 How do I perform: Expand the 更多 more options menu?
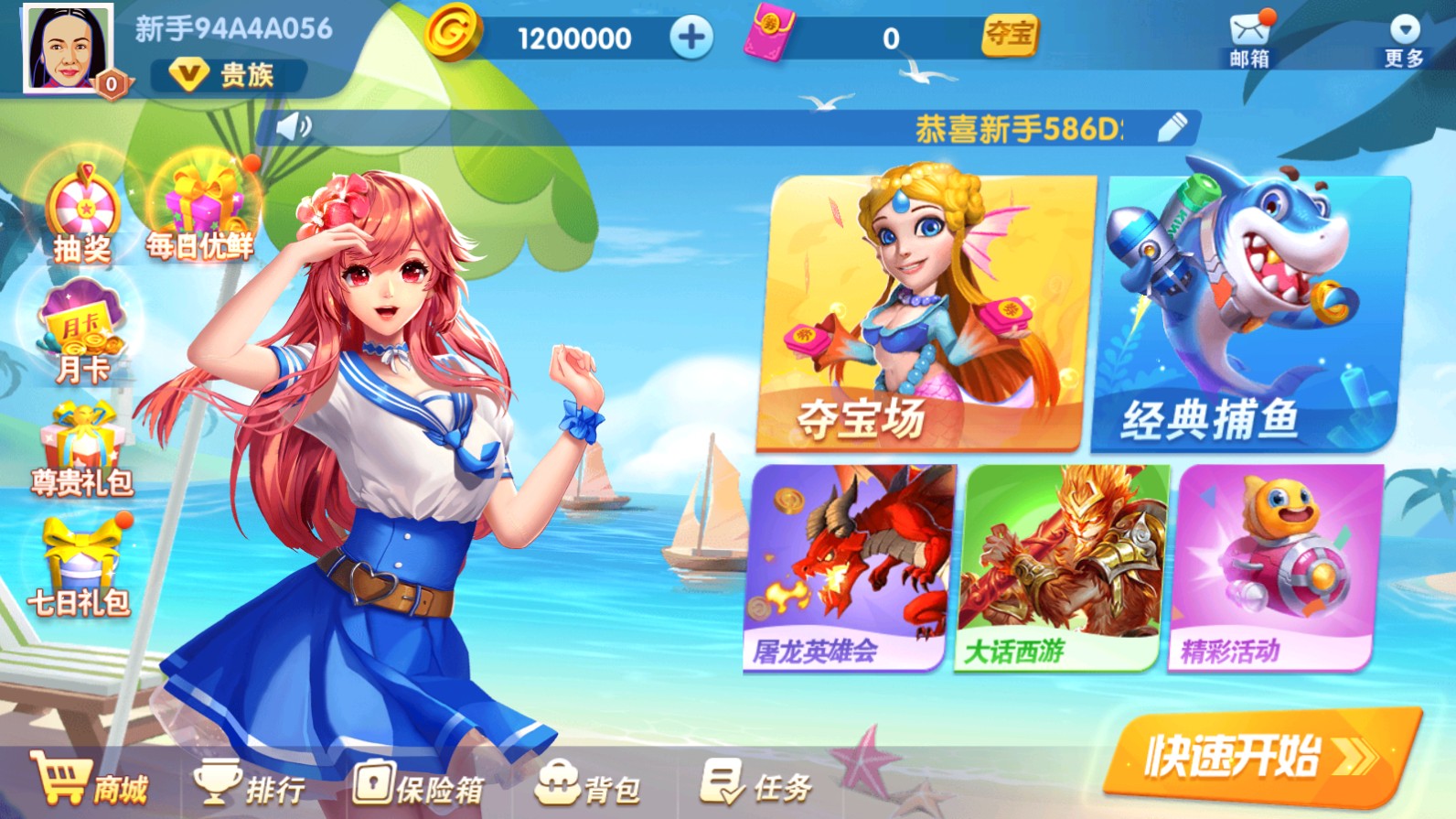[1400, 37]
